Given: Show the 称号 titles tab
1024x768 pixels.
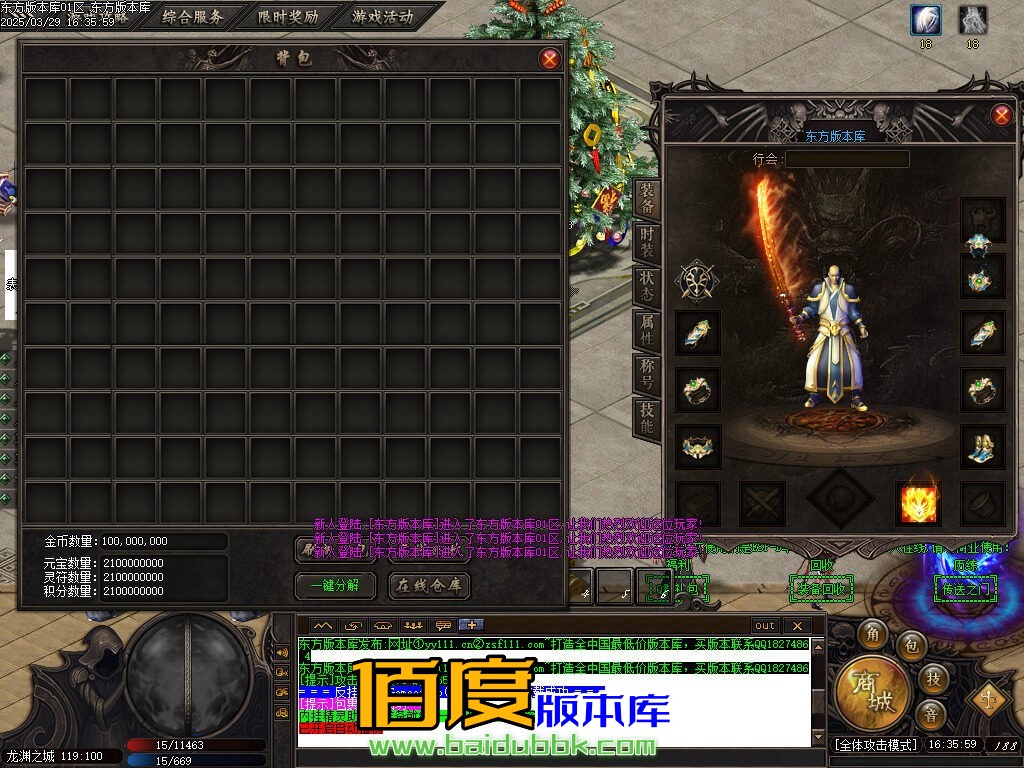Looking at the screenshot, I should point(647,374).
